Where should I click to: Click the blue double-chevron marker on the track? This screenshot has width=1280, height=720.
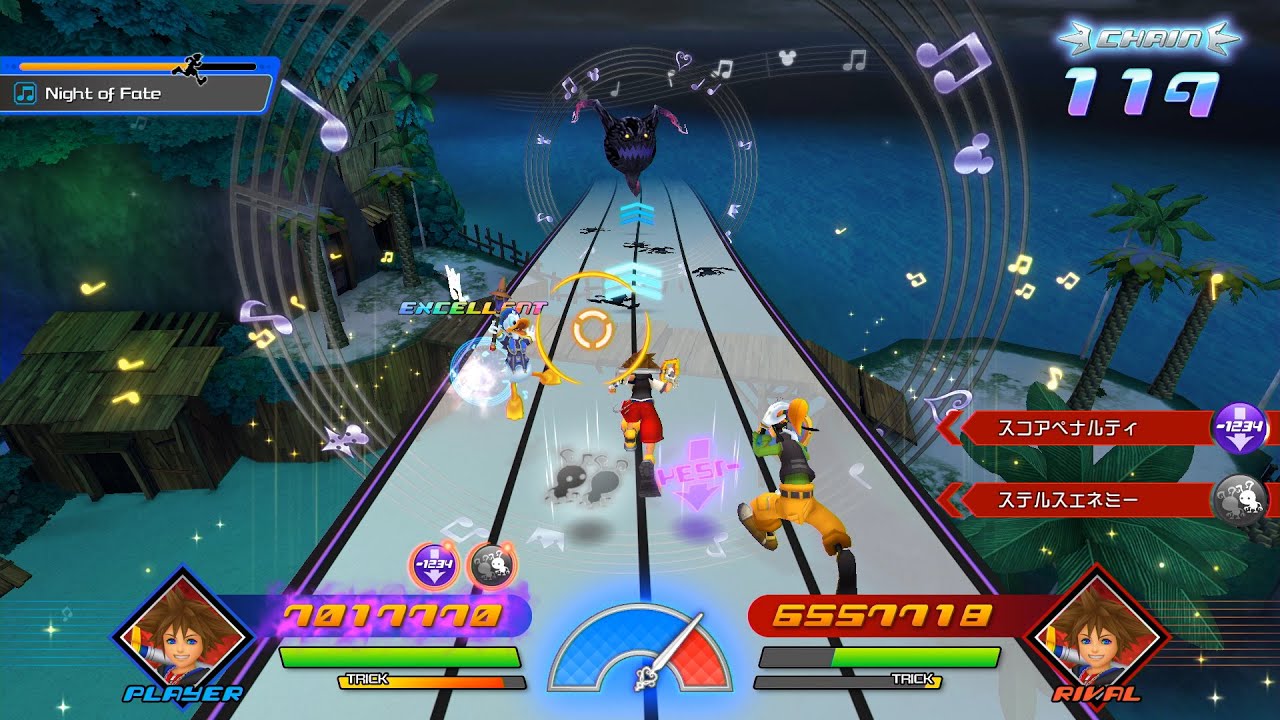637,213
